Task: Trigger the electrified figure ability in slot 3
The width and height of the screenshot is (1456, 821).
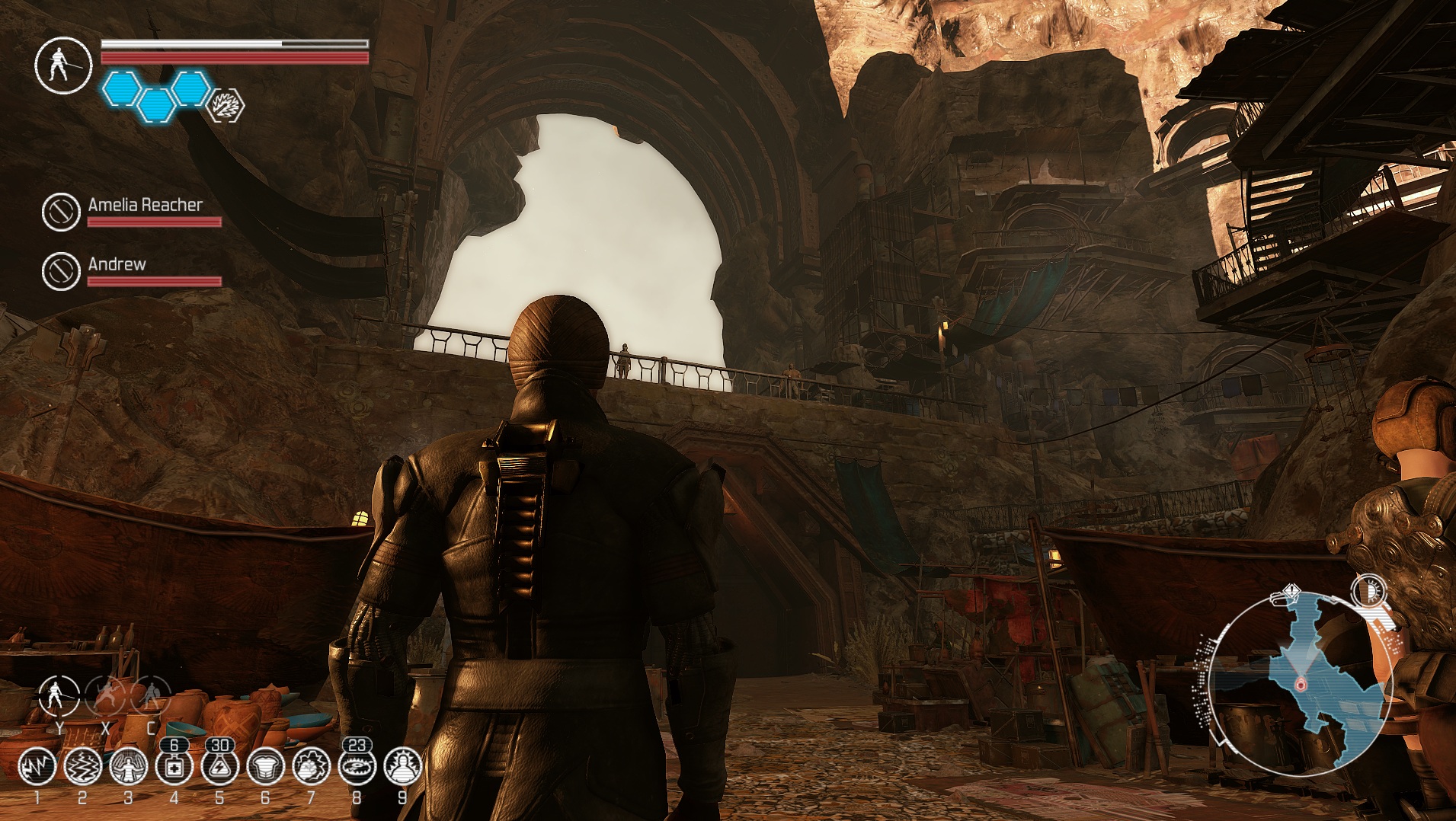Action: 128,766
